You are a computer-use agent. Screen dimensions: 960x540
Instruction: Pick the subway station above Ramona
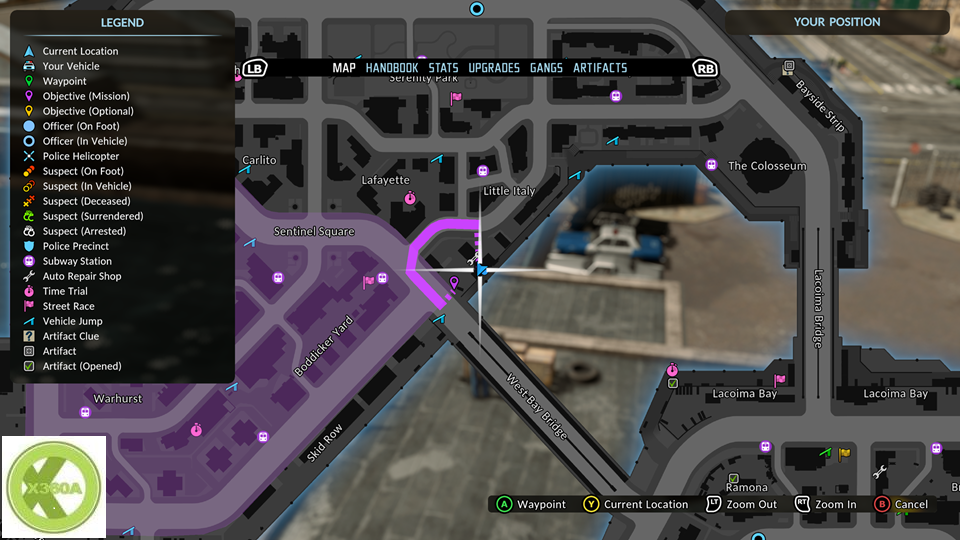(766, 446)
